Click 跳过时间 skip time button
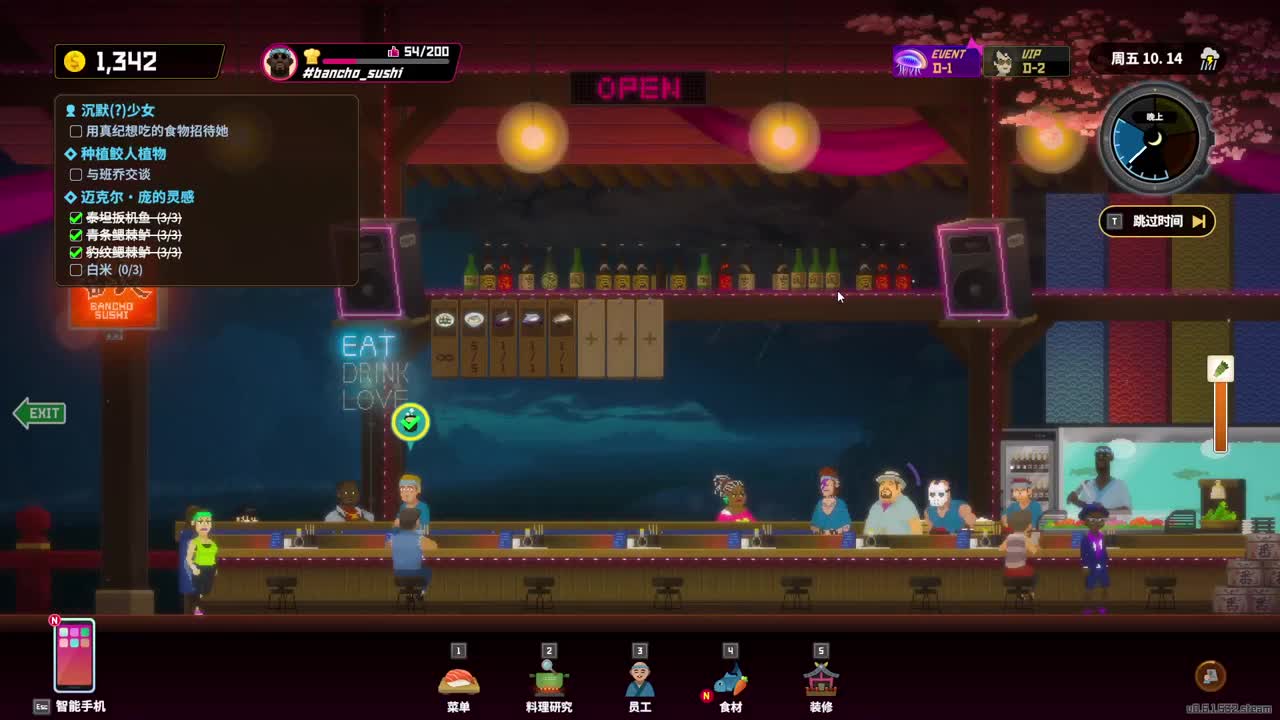The width and height of the screenshot is (1280, 720). [x=1157, y=221]
